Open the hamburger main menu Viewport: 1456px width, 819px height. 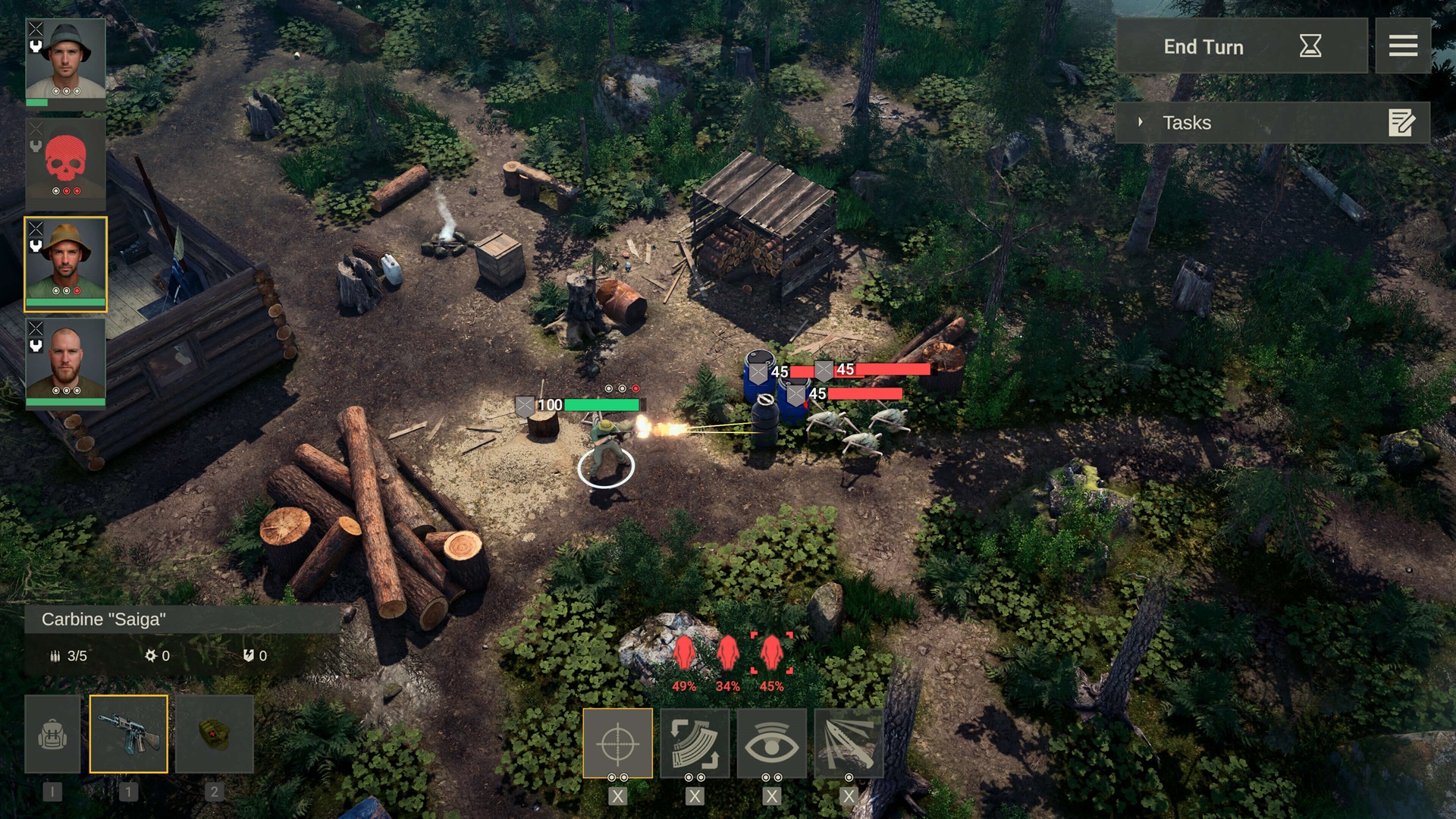coord(1402,46)
